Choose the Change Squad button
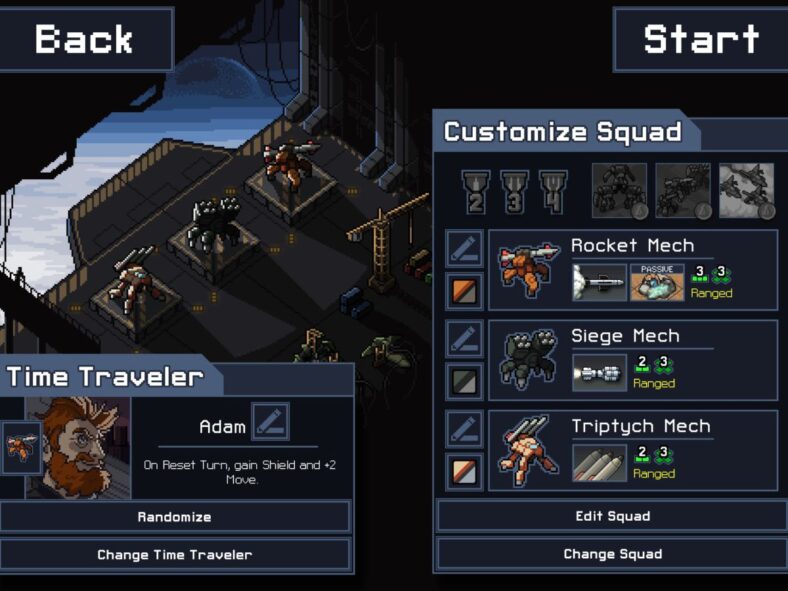This screenshot has height=591, width=788. (612, 554)
